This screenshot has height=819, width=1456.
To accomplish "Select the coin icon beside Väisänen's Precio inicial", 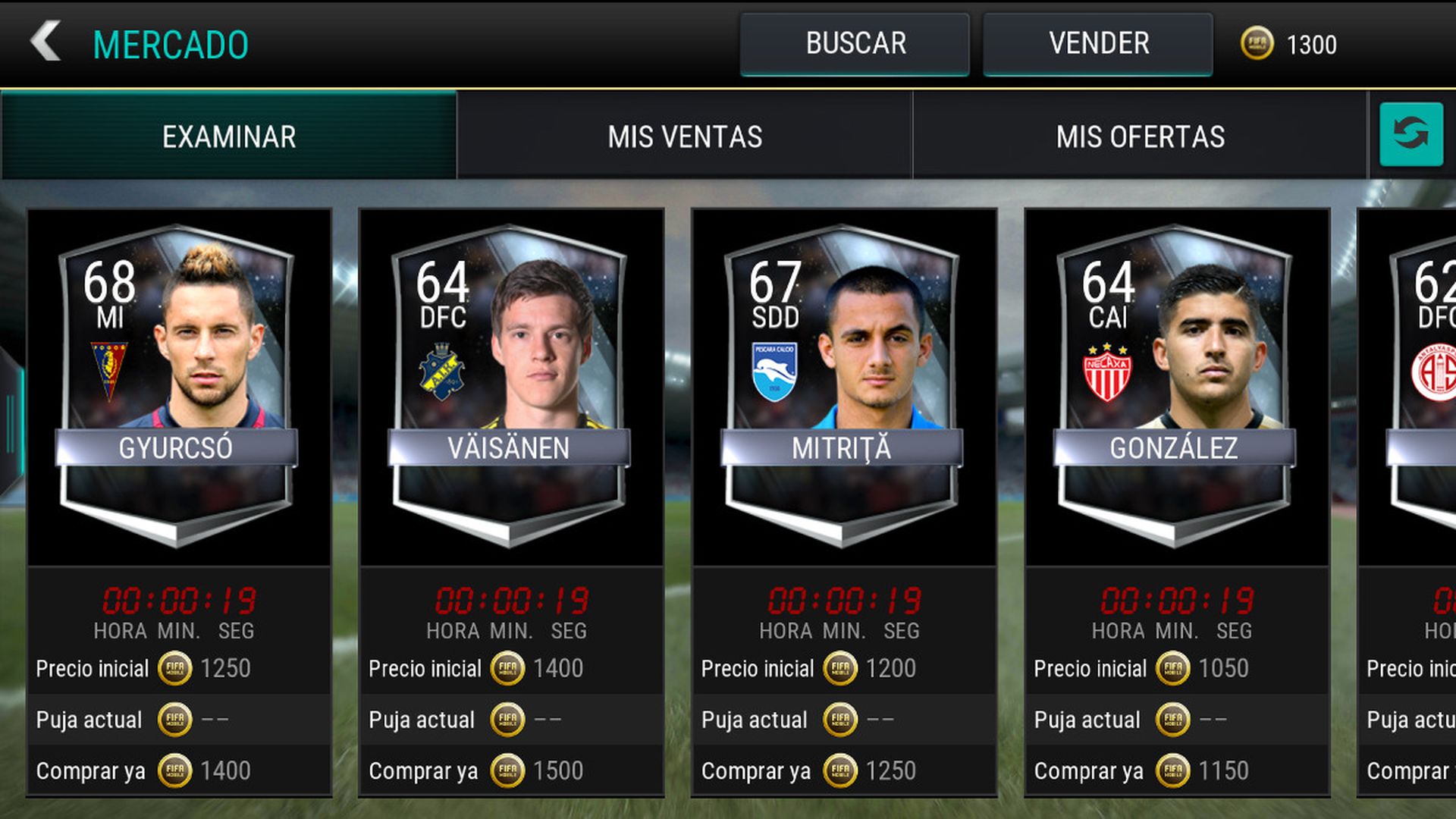I will 507,669.
